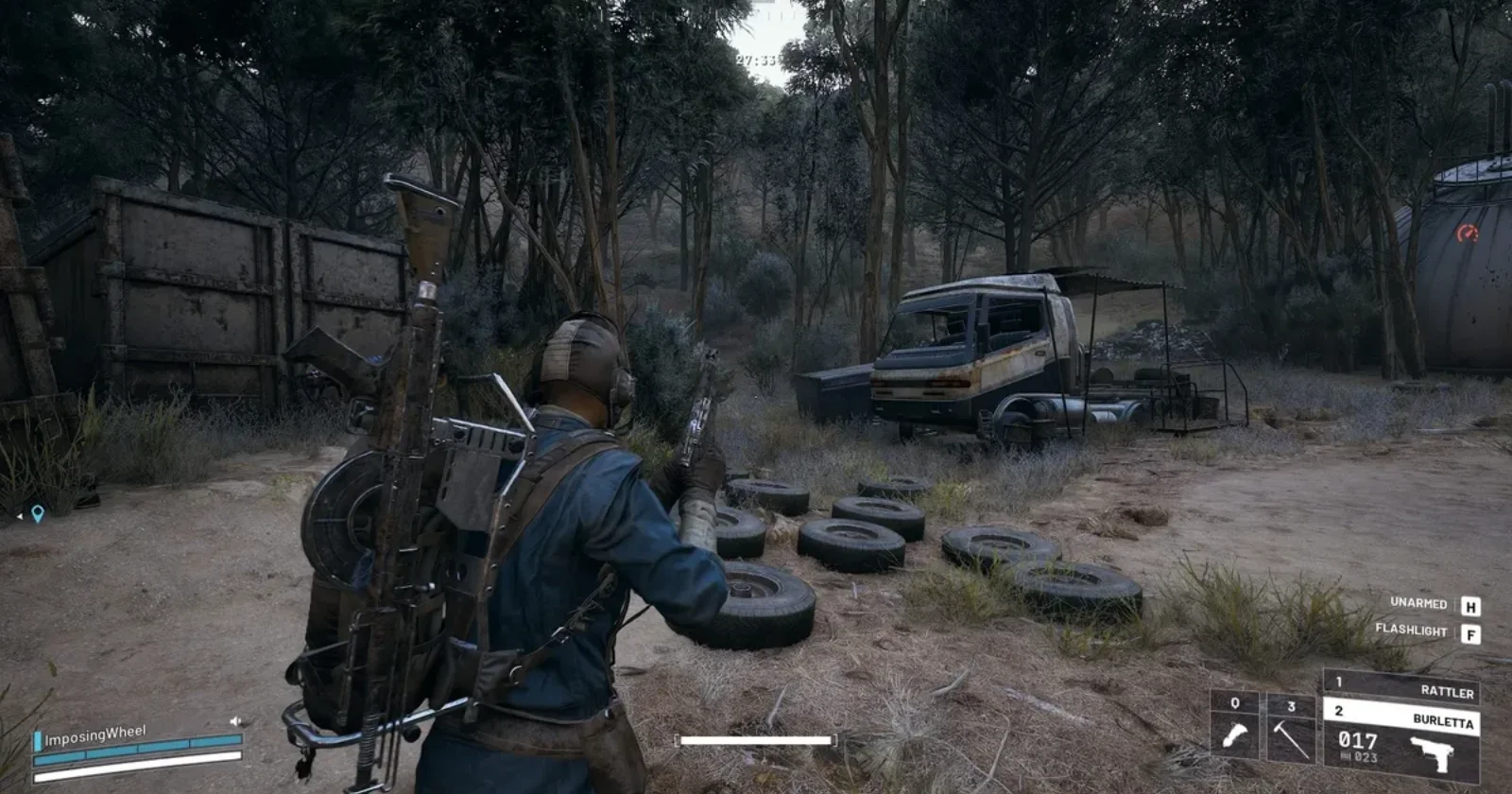Click the speaker voice icon
The width and height of the screenshot is (1512, 794).
(235, 721)
